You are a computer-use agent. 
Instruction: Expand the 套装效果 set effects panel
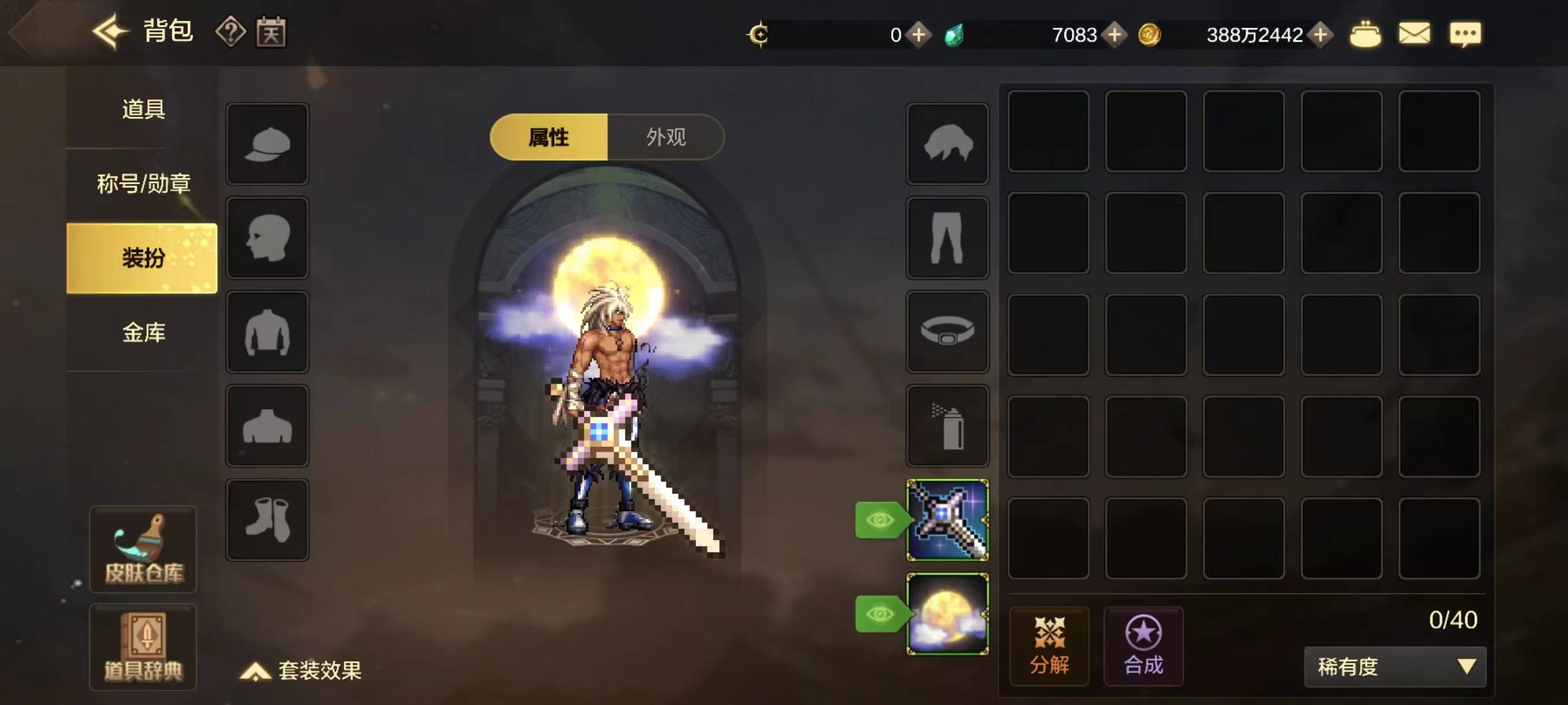(x=302, y=670)
